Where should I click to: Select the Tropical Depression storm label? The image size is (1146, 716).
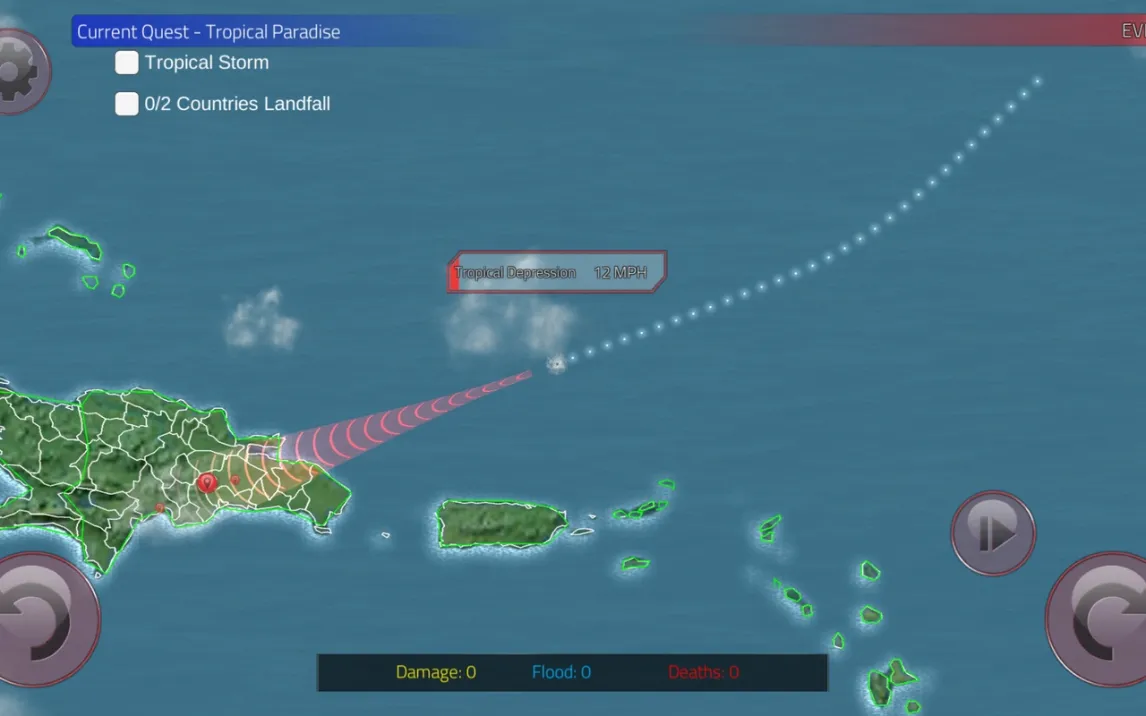tap(556, 272)
